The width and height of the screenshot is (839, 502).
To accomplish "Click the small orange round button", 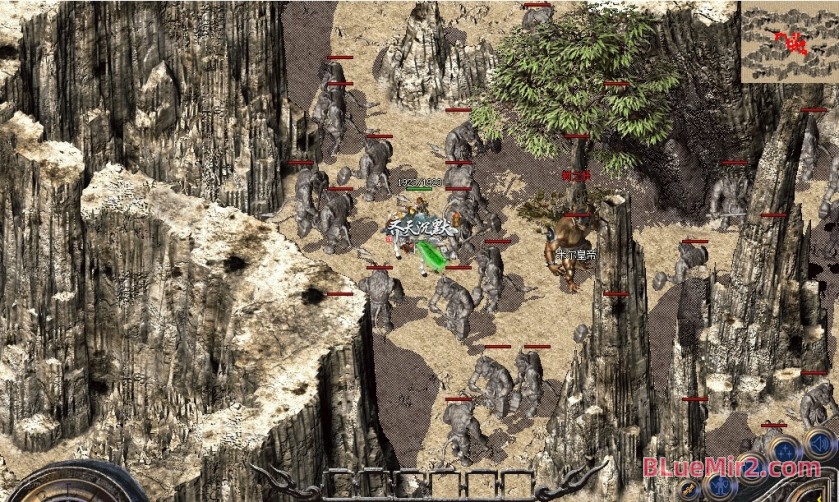I will [689, 490].
